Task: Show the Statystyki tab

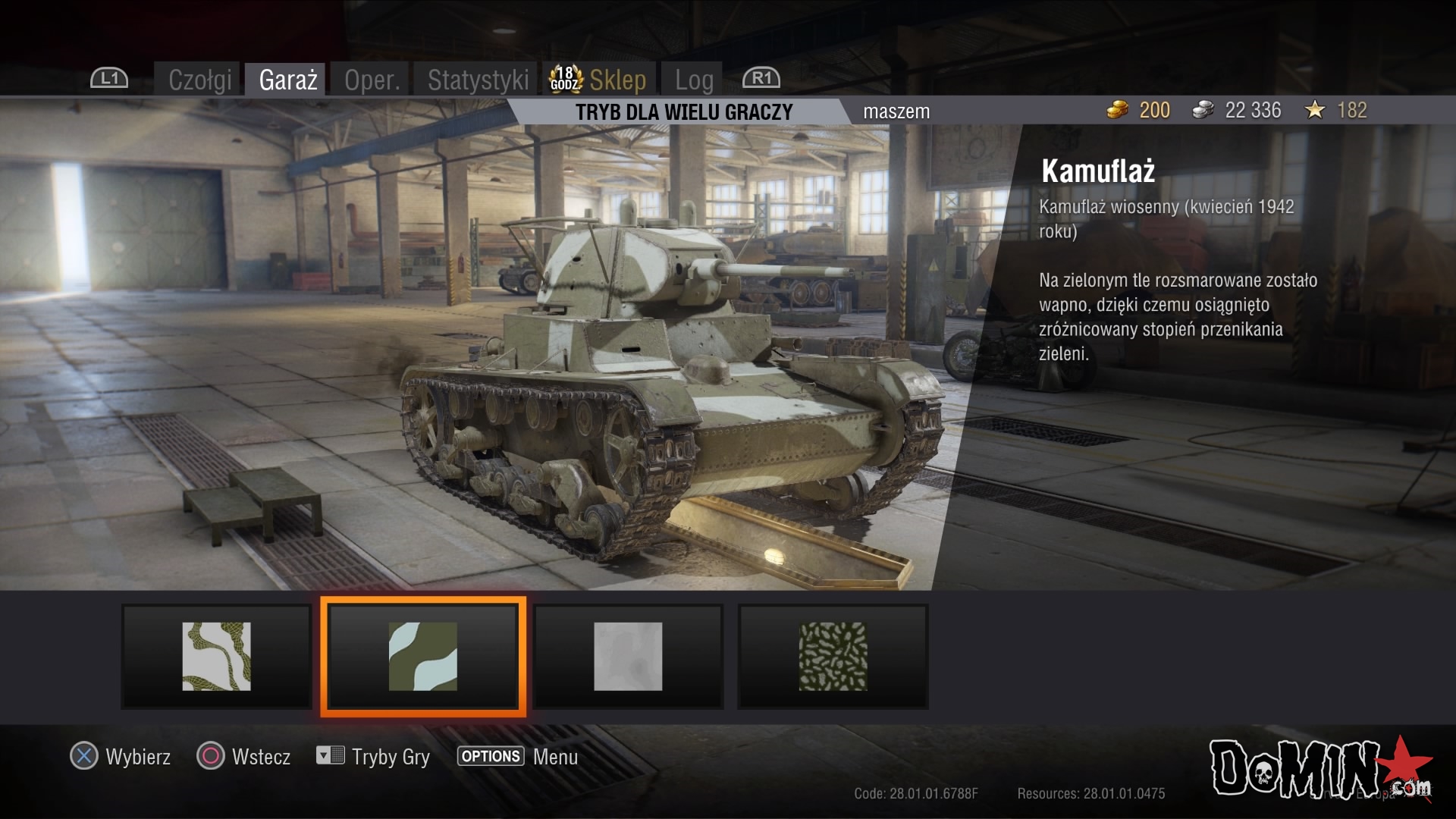Action: pos(478,80)
